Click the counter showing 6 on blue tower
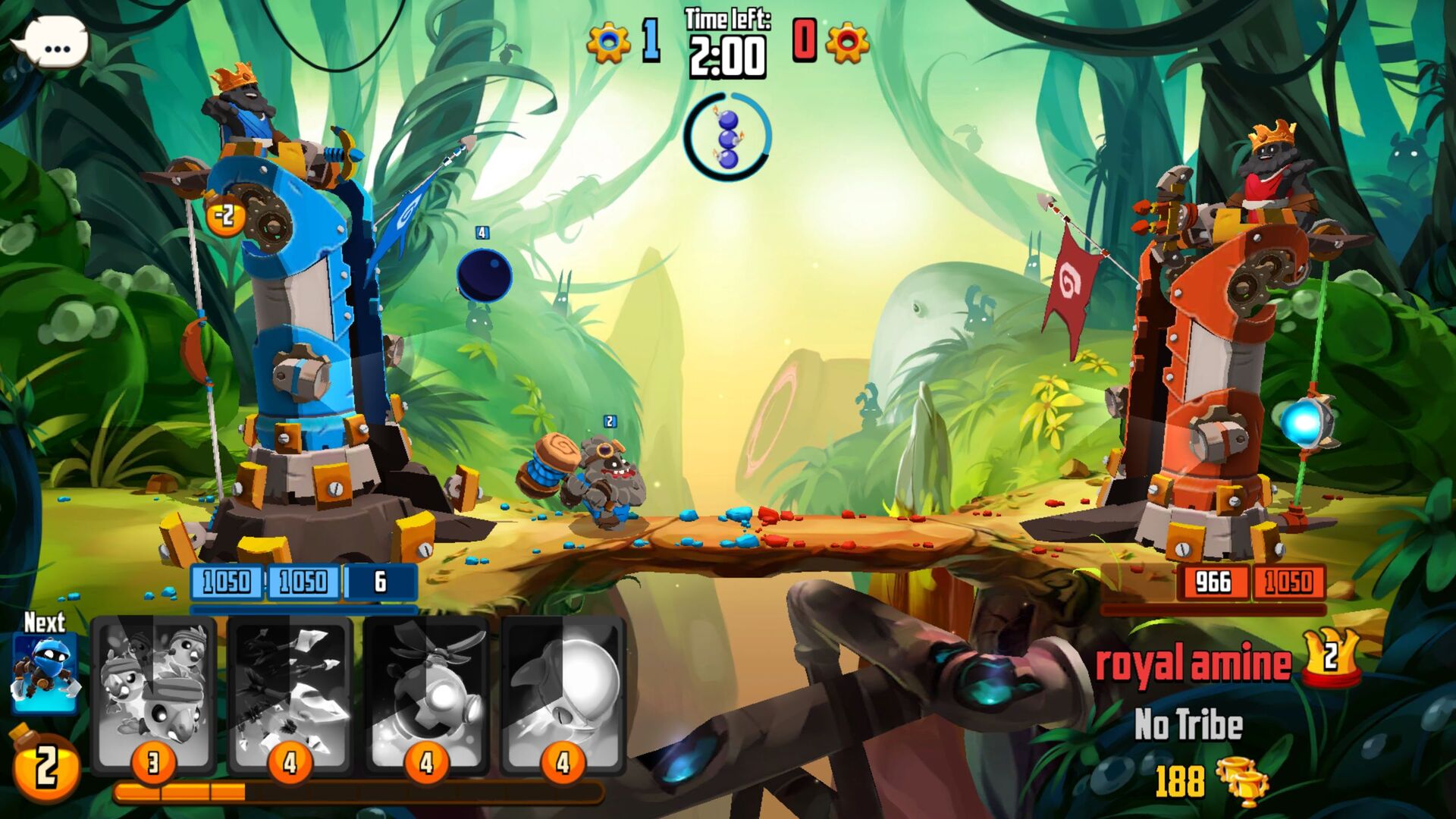This screenshot has height=819, width=1456. pos(381,580)
